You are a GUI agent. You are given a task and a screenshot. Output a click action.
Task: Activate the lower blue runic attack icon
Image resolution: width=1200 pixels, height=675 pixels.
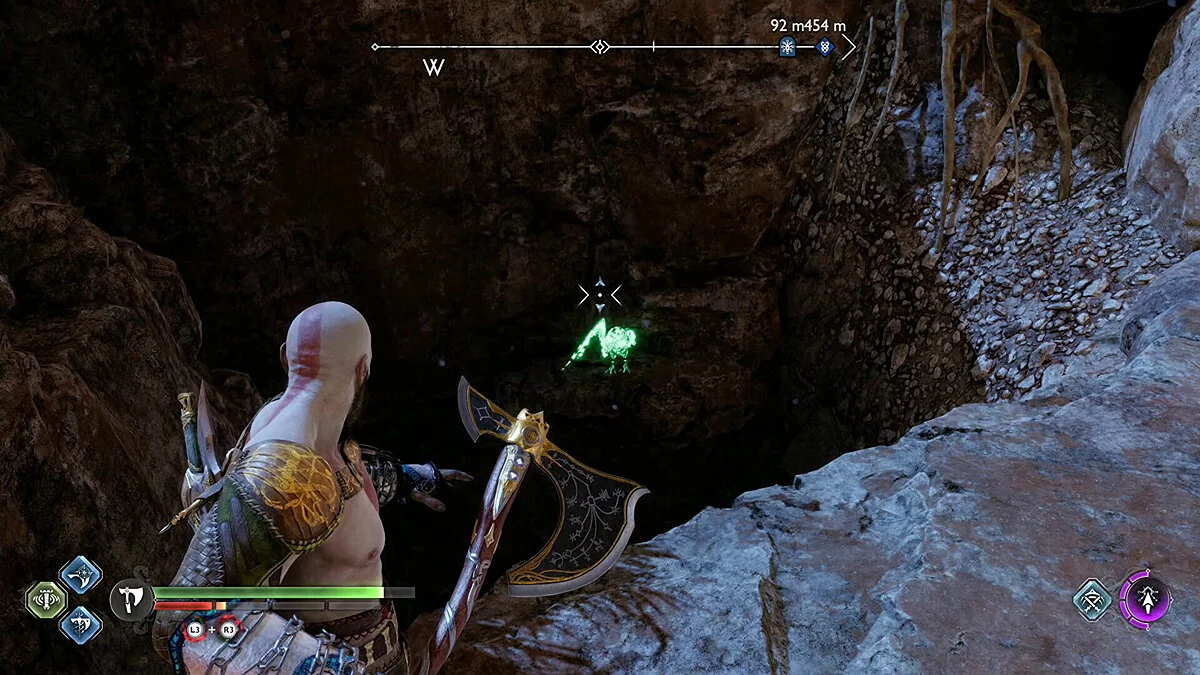coord(81,624)
